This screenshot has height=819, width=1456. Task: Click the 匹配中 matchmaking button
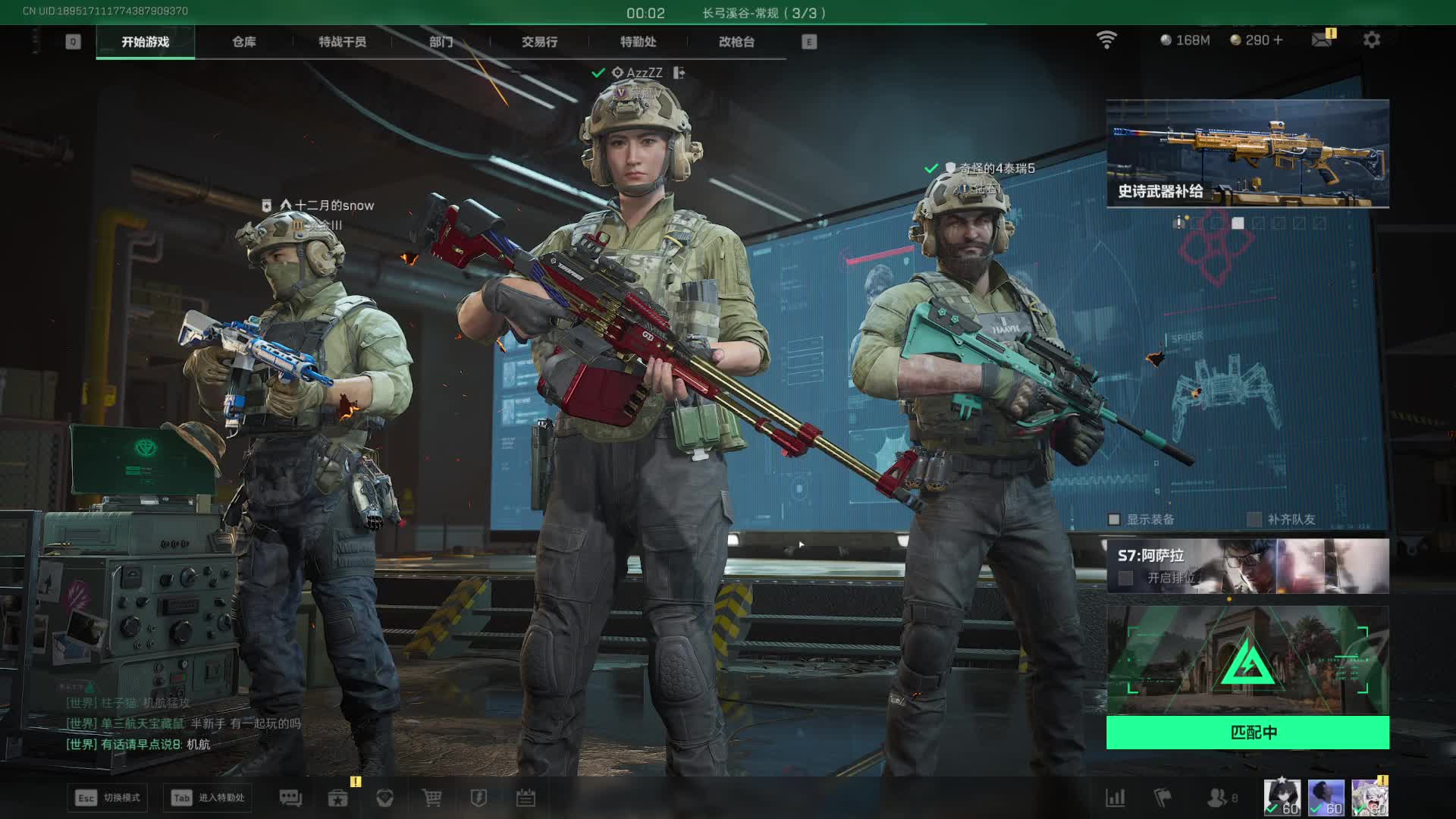coord(1247,733)
